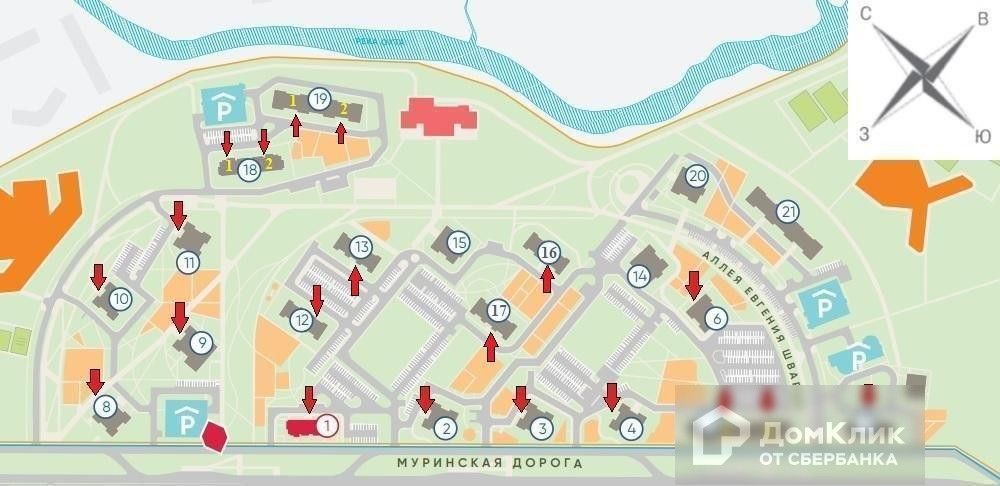The image size is (1000, 486).
Task: Choose the building 2 map marker
Action: coord(447,429)
